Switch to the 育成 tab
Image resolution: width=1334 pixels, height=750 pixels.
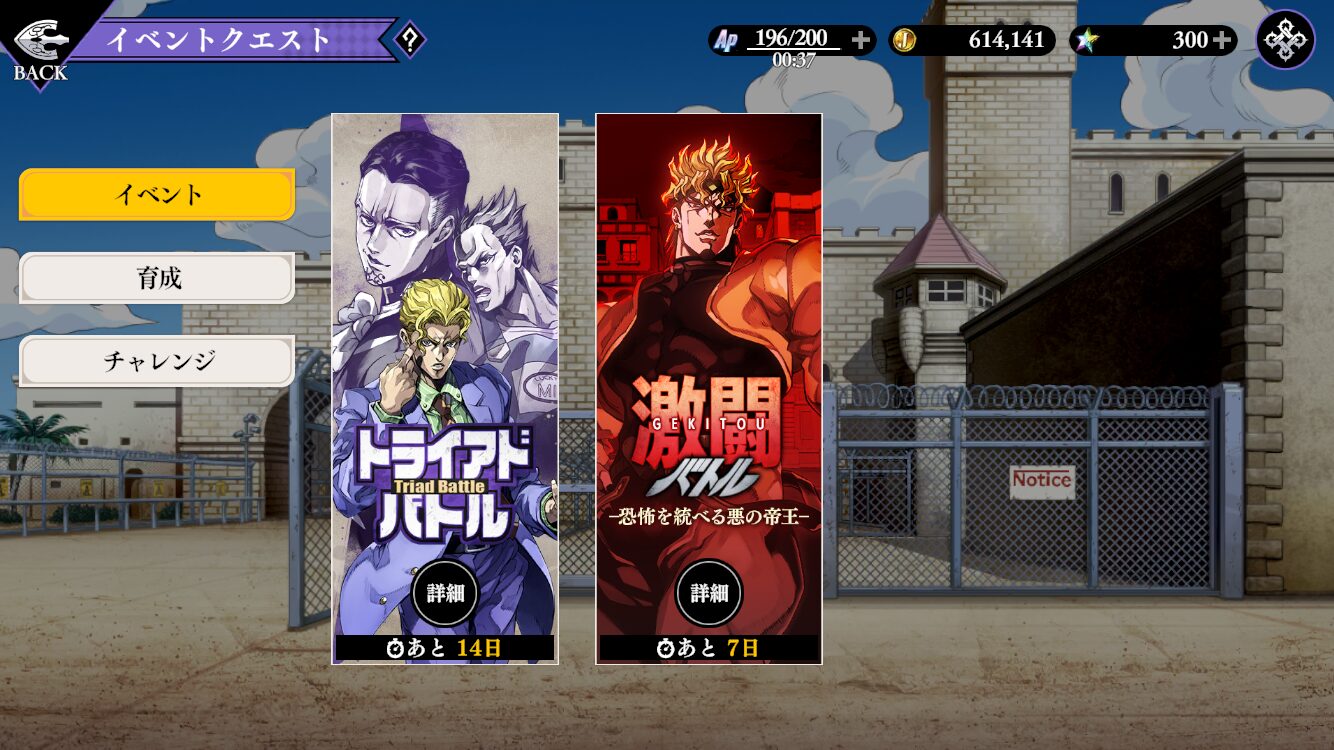157,278
